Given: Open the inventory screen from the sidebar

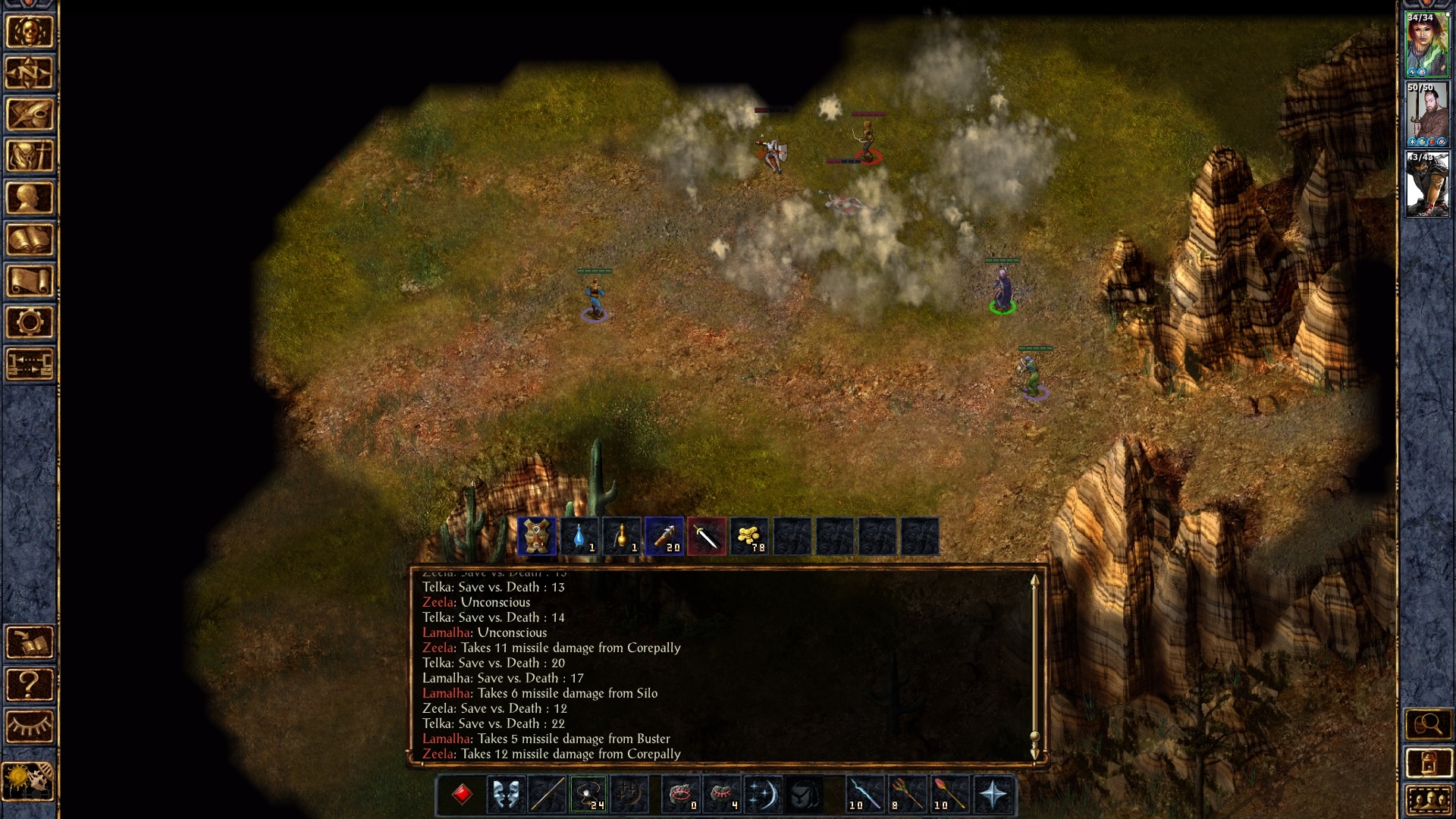Looking at the screenshot, I should coord(30,157).
